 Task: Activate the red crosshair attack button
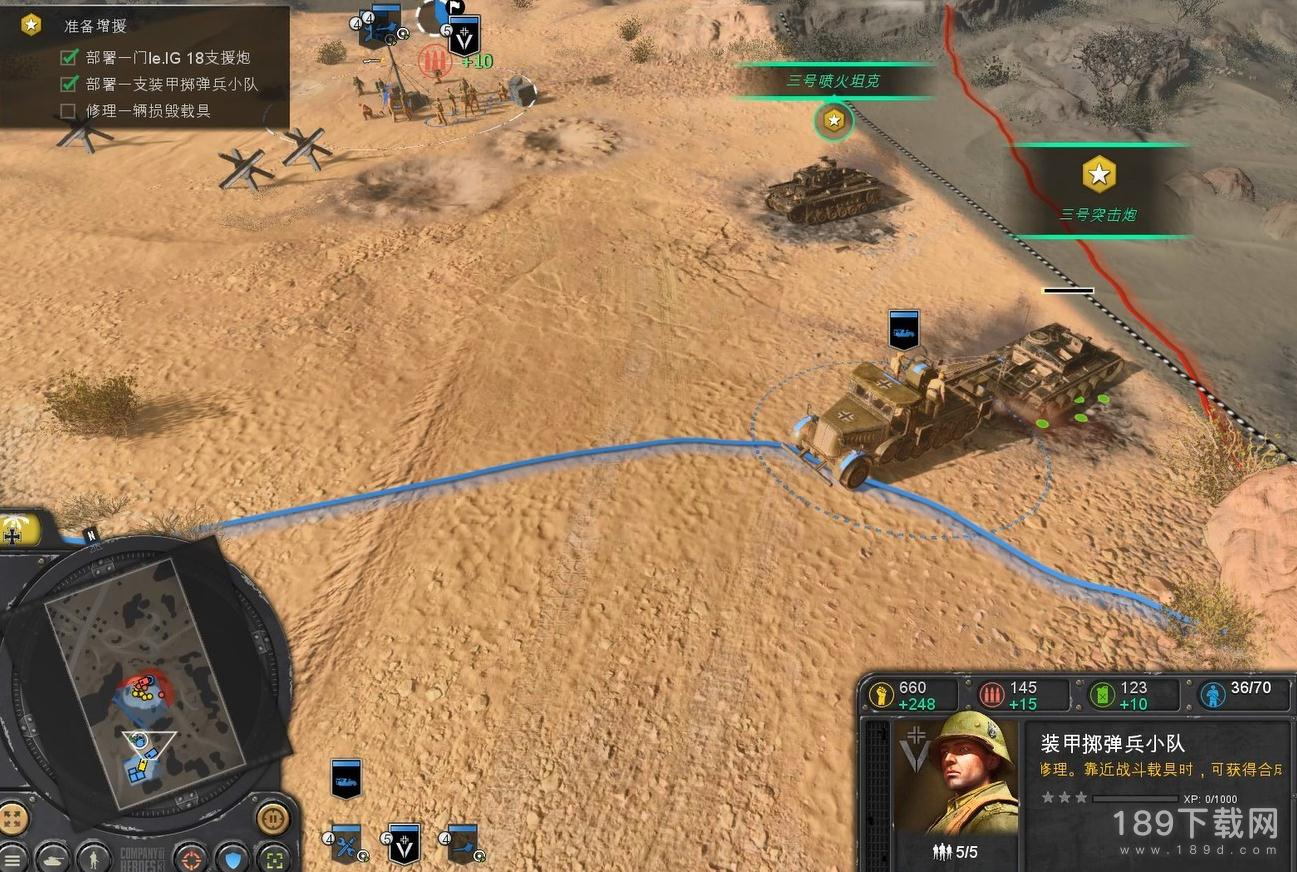click(x=190, y=857)
